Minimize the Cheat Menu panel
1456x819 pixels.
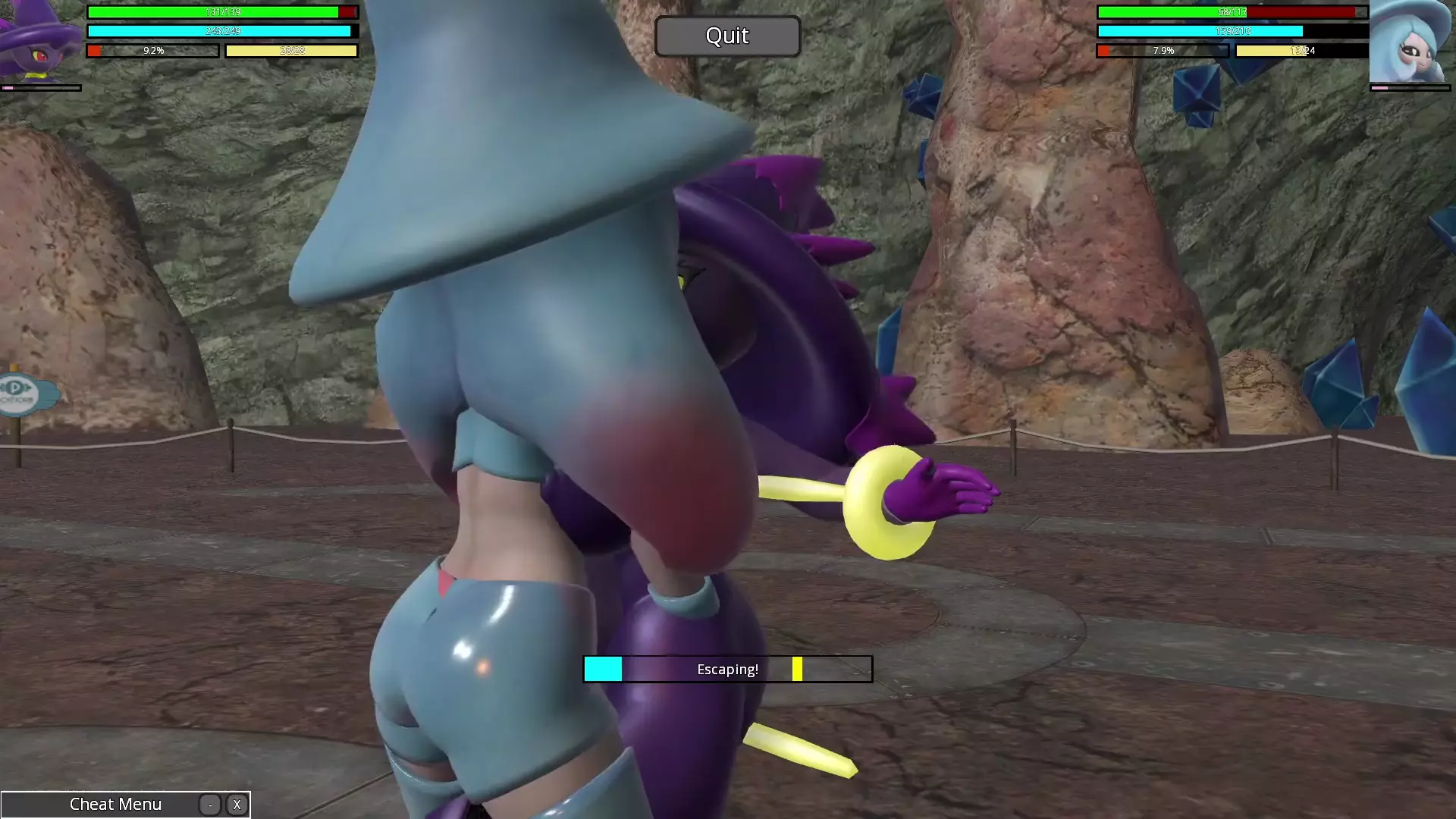click(210, 805)
